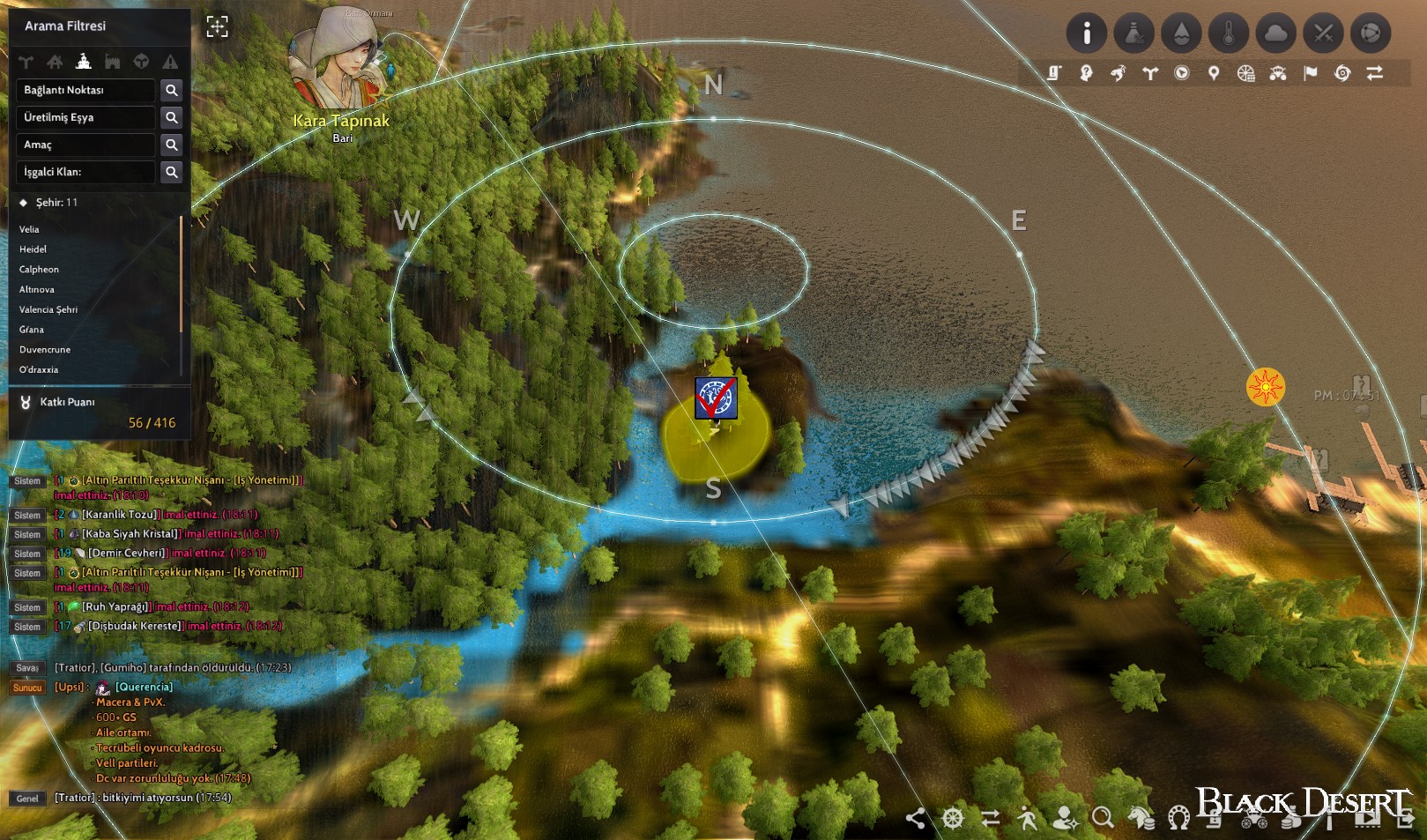Click the search button beside Bağlantı Noktası
1427x840 pixels.
coord(171,89)
